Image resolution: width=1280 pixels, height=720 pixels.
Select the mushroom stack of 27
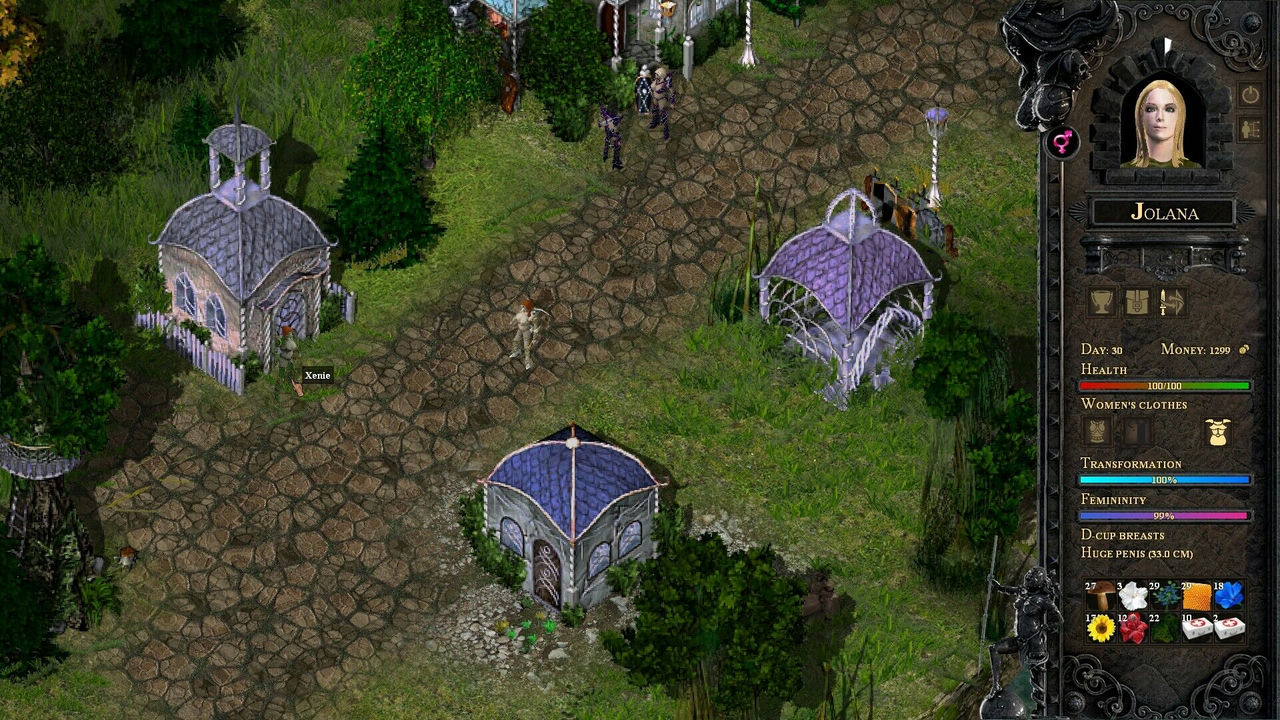tap(1101, 595)
